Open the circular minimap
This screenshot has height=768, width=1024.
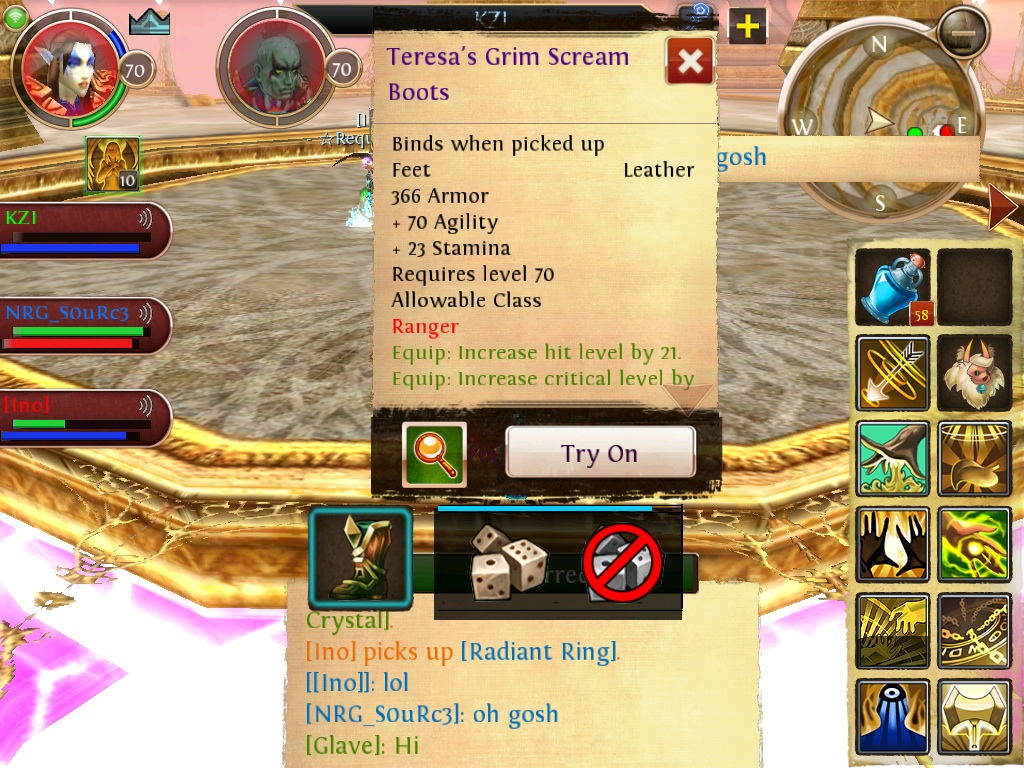pyautogui.click(x=878, y=125)
